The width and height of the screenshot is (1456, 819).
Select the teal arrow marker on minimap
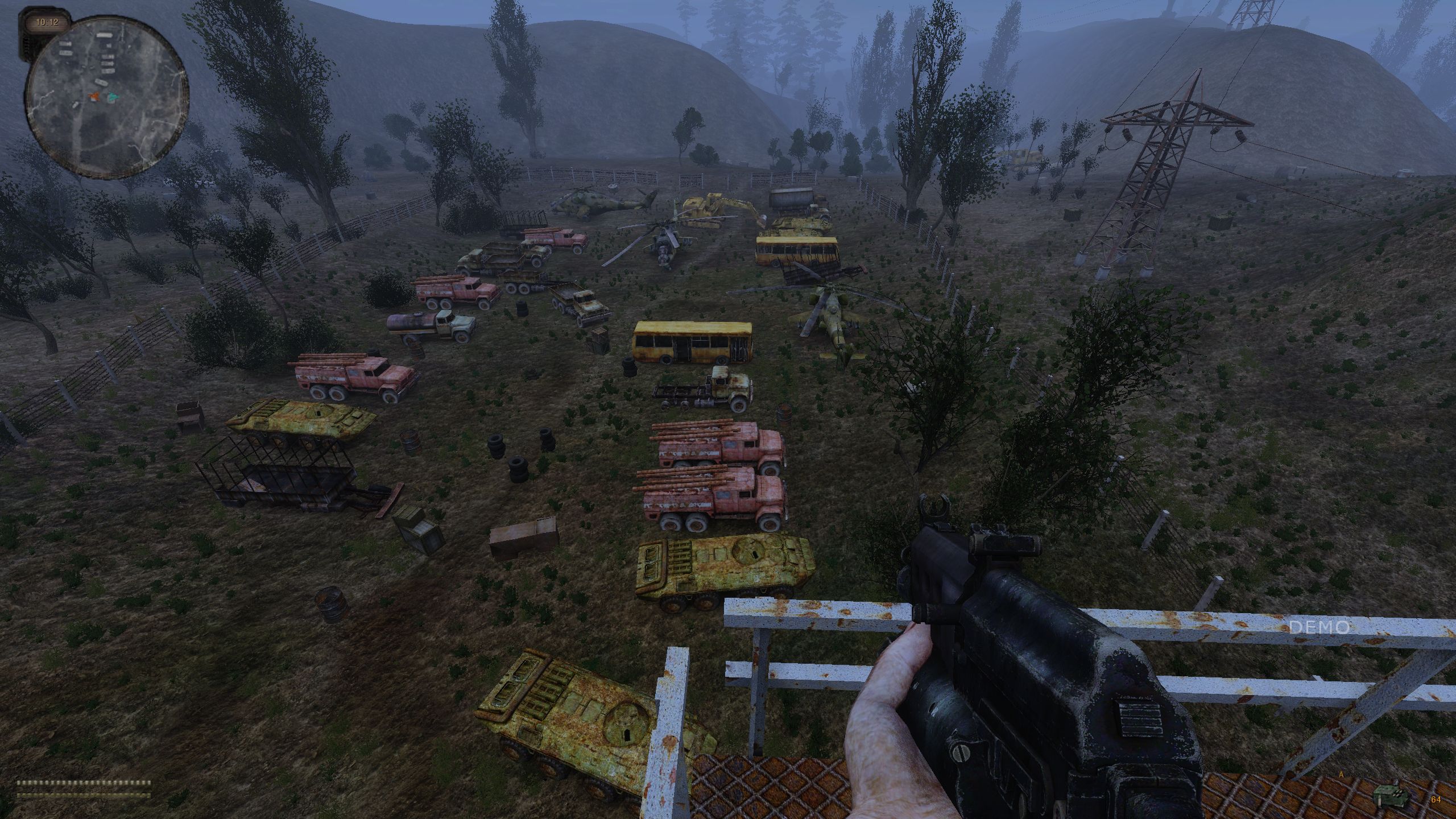[x=113, y=98]
